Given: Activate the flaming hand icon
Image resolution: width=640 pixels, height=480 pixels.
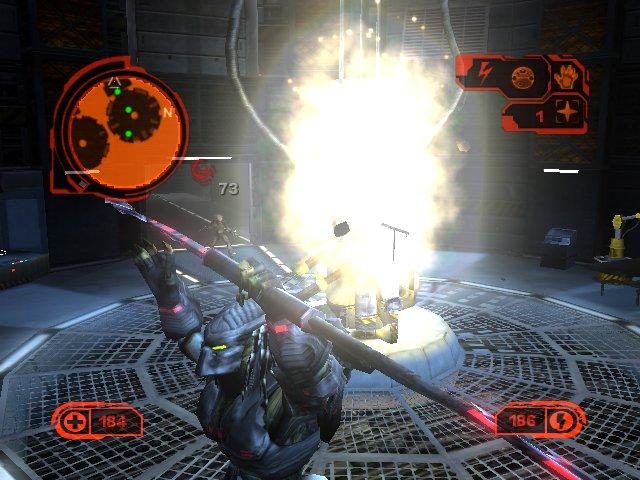Looking at the screenshot, I should [564, 76].
